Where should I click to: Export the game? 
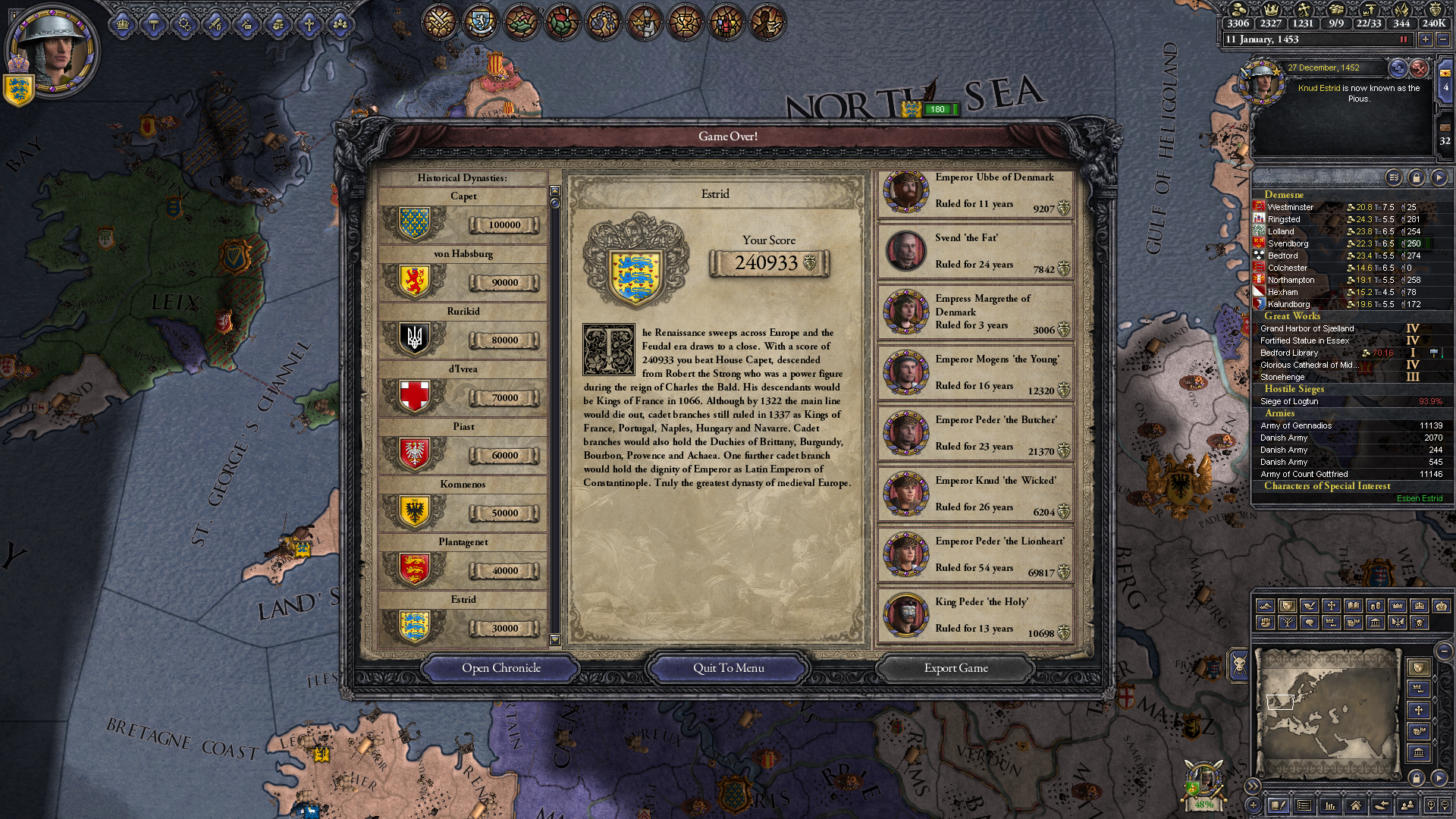tap(955, 668)
